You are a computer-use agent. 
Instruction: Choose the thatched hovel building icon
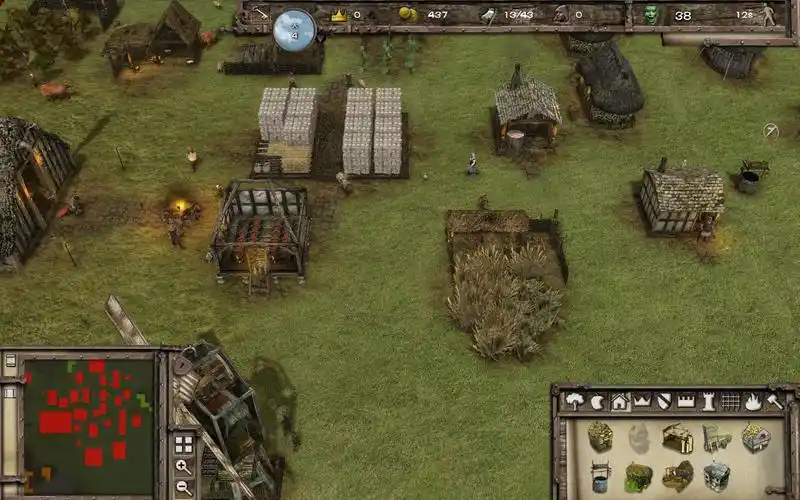pyautogui.click(x=600, y=436)
